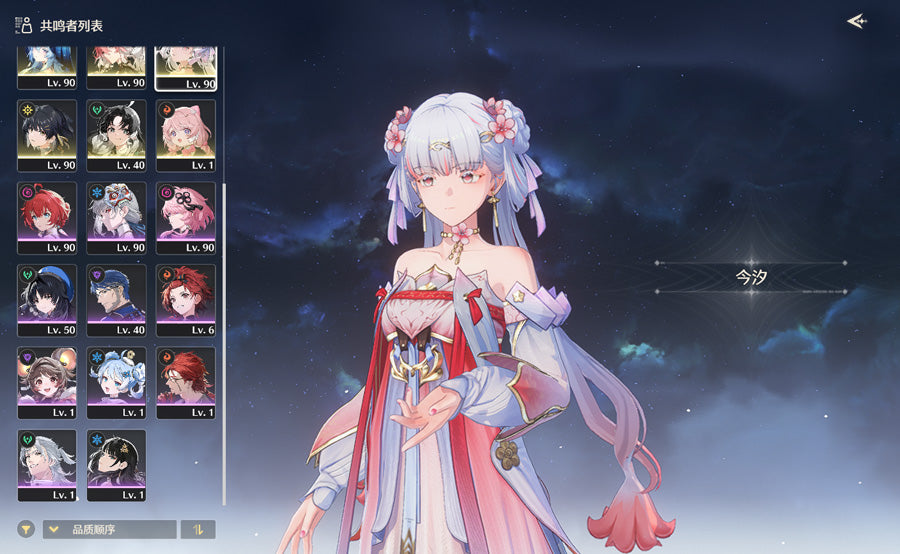Choose the blue-haired bearded Lv. 40 character
Viewport: 900px width, 554px height.
point(116,300)
